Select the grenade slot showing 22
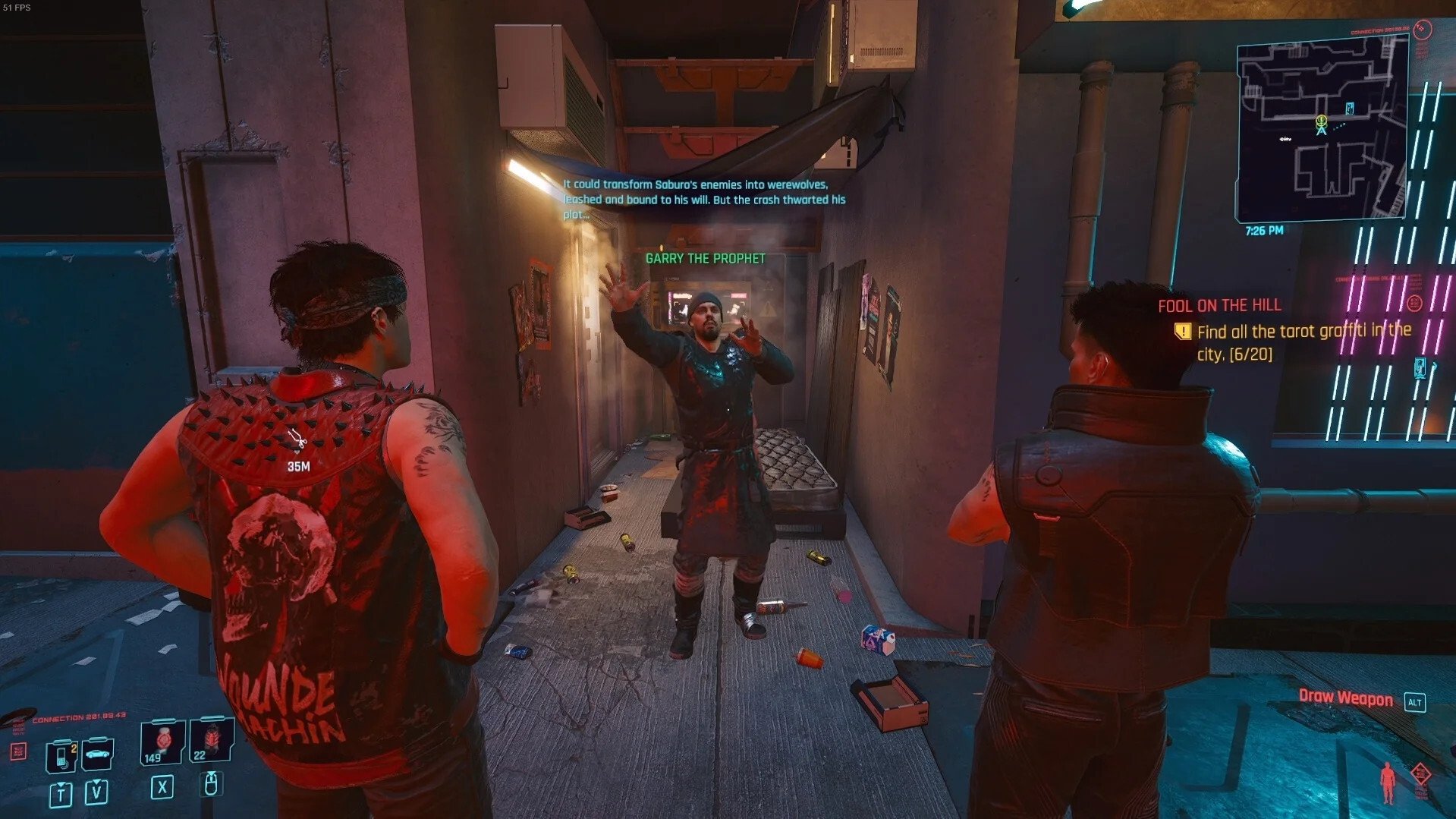The image size is (1456, 819). [213, 739]
